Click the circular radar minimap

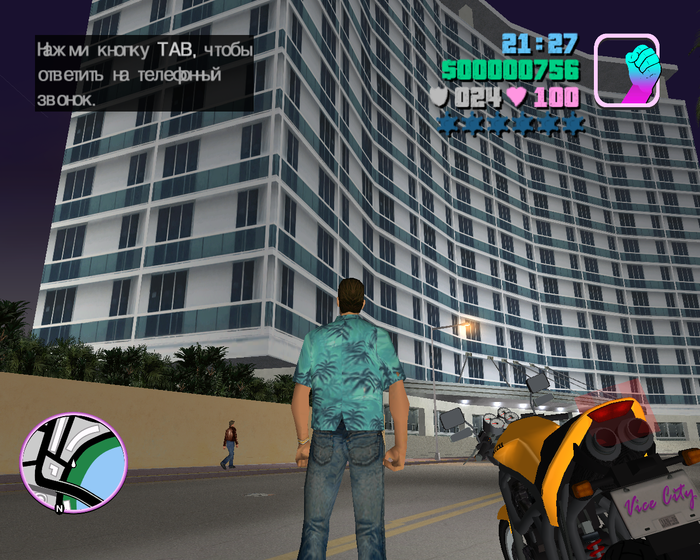click(73, 464)
